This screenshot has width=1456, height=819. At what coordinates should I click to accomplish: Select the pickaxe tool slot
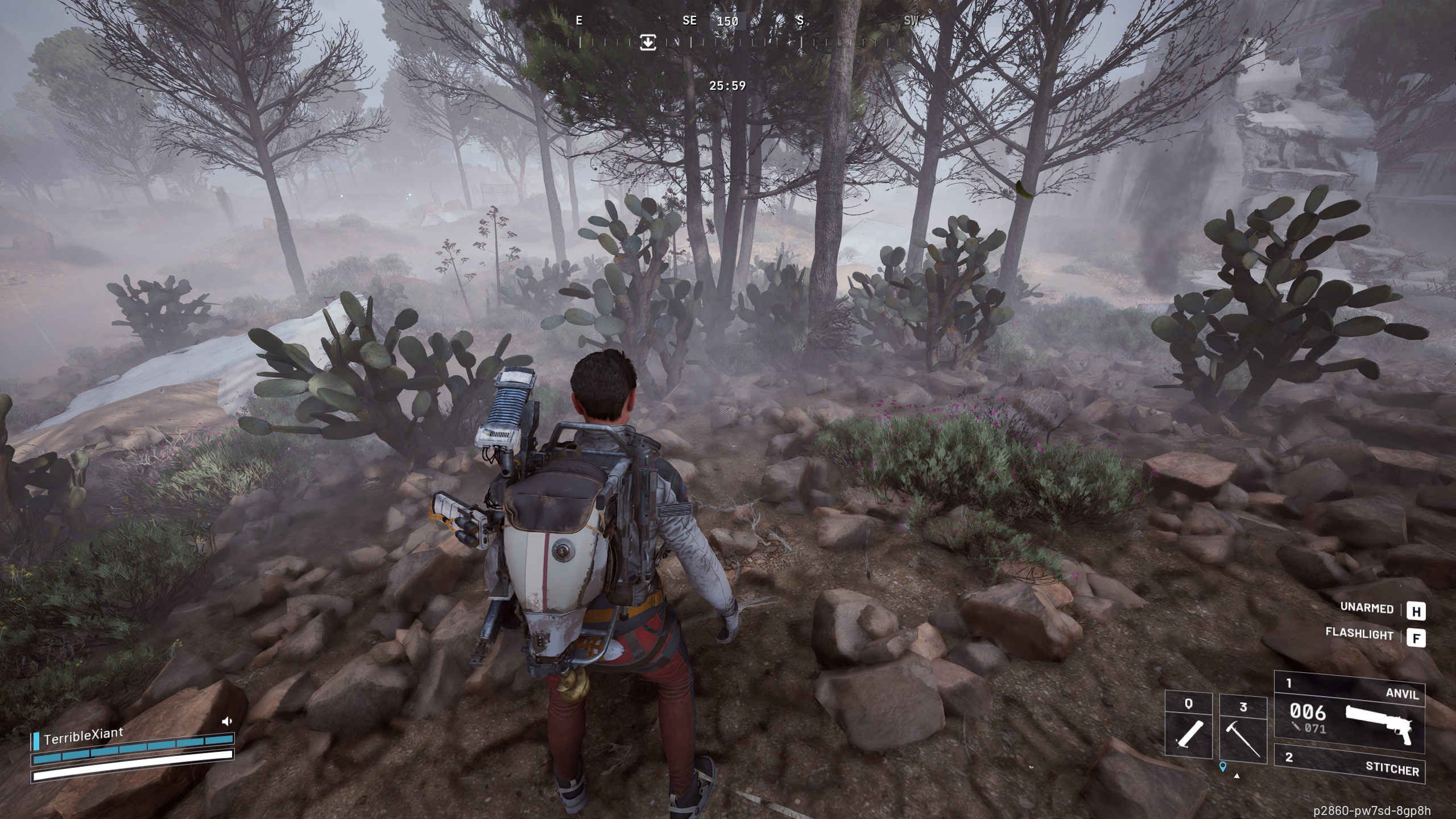[x=1243, y=731]
